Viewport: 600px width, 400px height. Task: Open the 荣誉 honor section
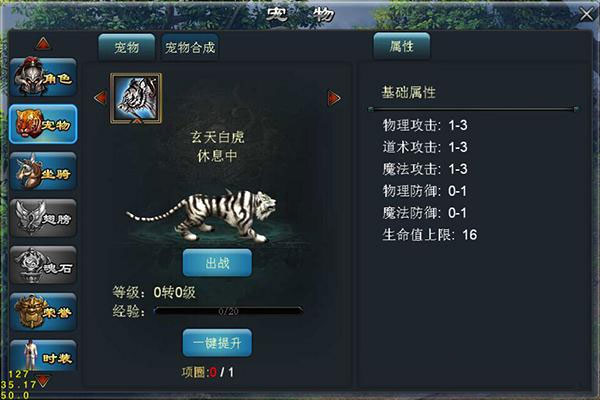[x=43, y=311]
